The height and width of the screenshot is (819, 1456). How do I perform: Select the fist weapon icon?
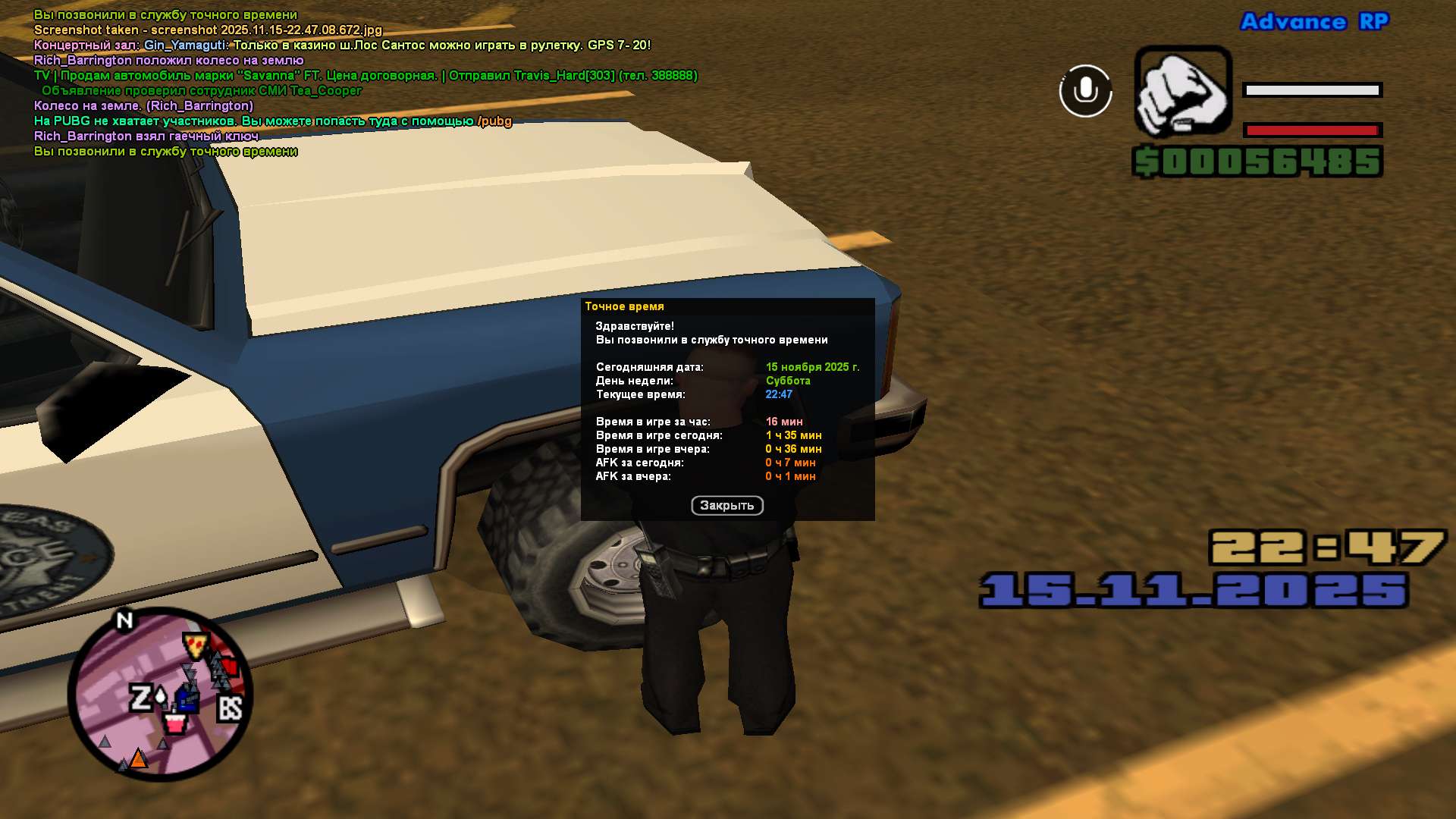click(1182, 91)
